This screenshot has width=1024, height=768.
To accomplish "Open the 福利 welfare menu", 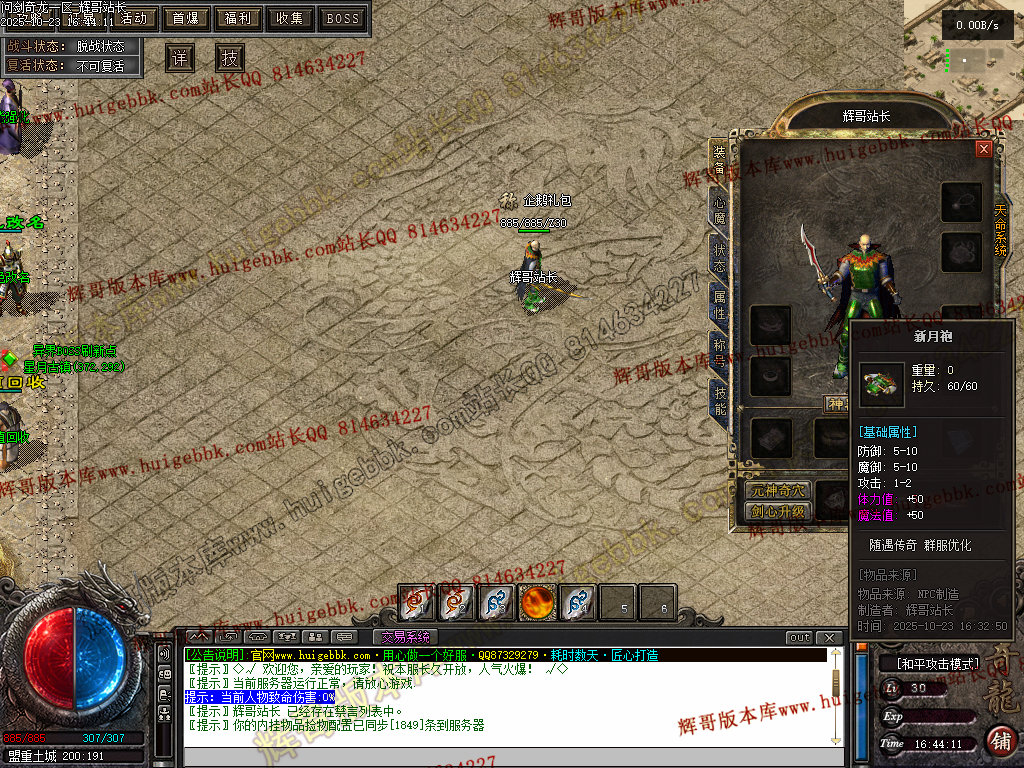I will pos(238,18).
